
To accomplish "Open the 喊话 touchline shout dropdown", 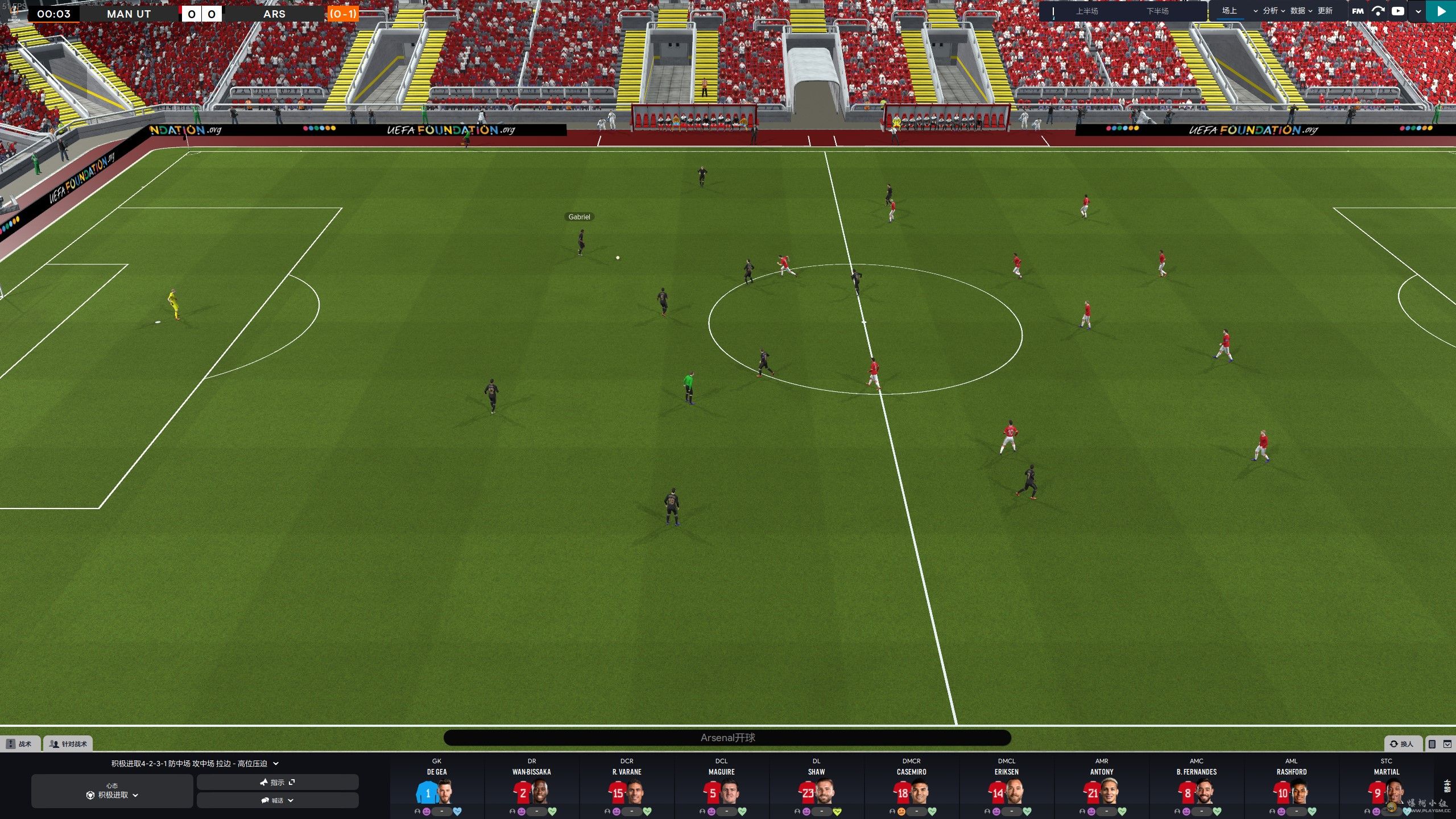I will coord(278,800).
